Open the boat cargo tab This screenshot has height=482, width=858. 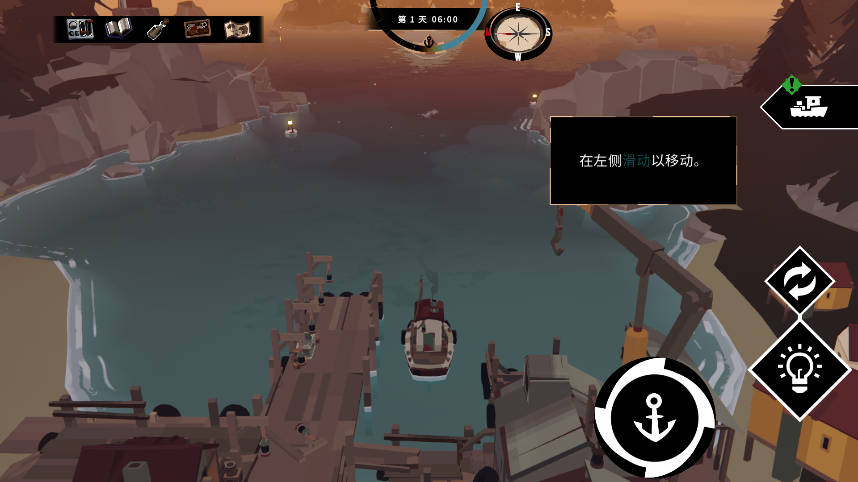[x=808, y=105]
